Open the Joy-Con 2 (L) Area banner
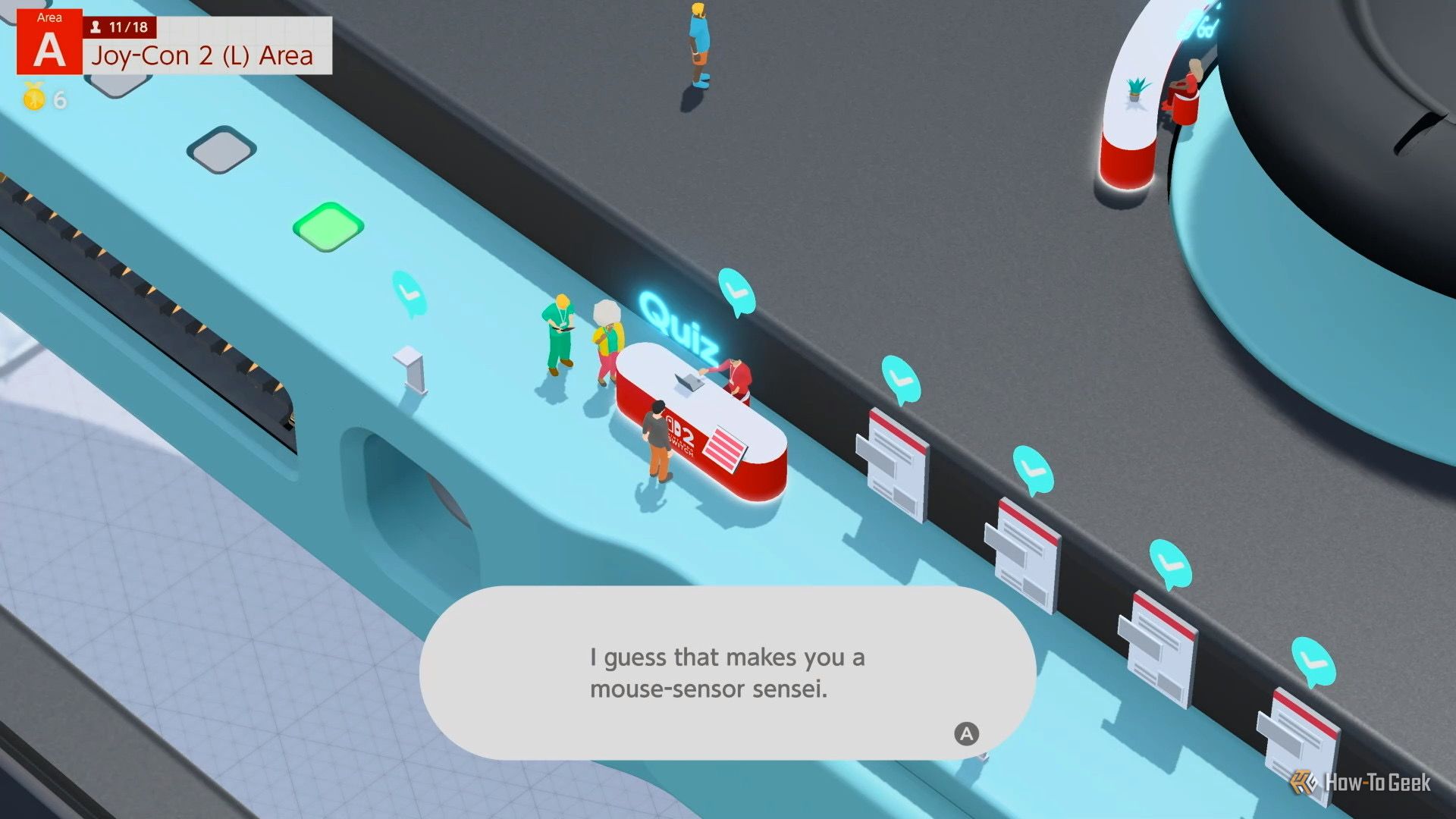The image size is (1456, 819). [202, 55]
